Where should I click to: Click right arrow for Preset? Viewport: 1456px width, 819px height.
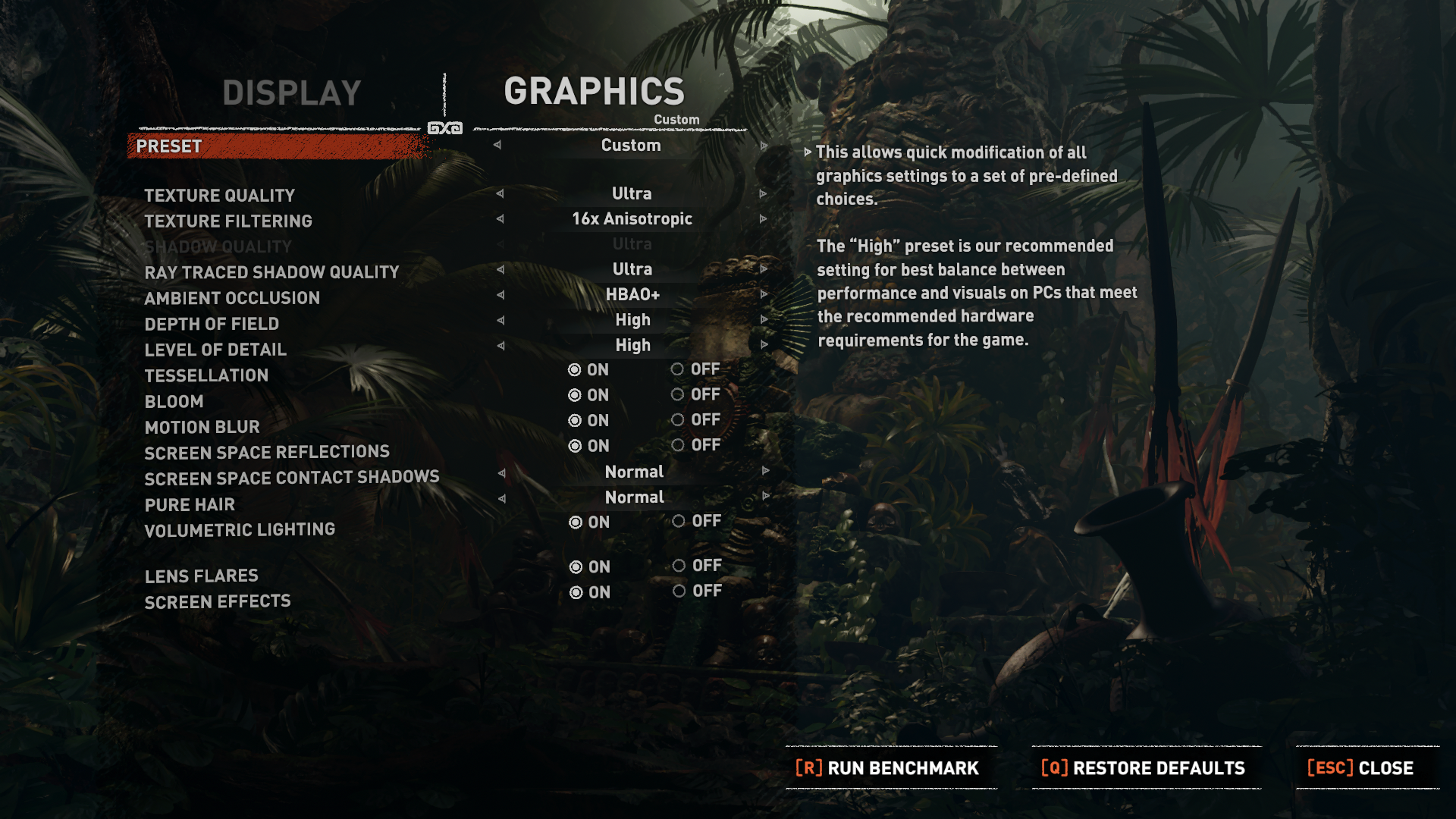(x=764, y=146)
